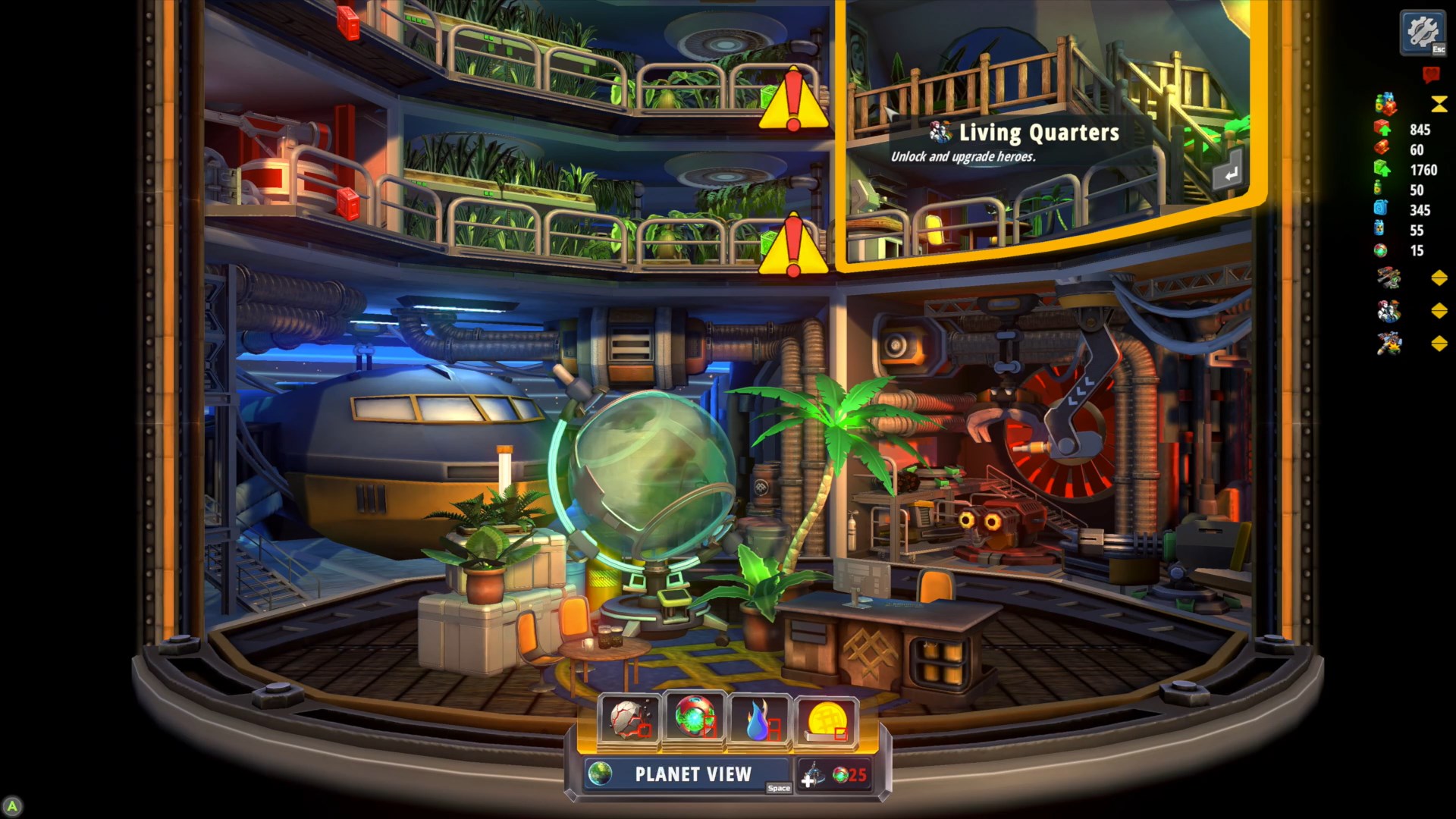Image resolution: width=1456 pixels, height=819 pixels.
Task: Expand the weapons list in the sidebar
Action: coord(1439,278)
